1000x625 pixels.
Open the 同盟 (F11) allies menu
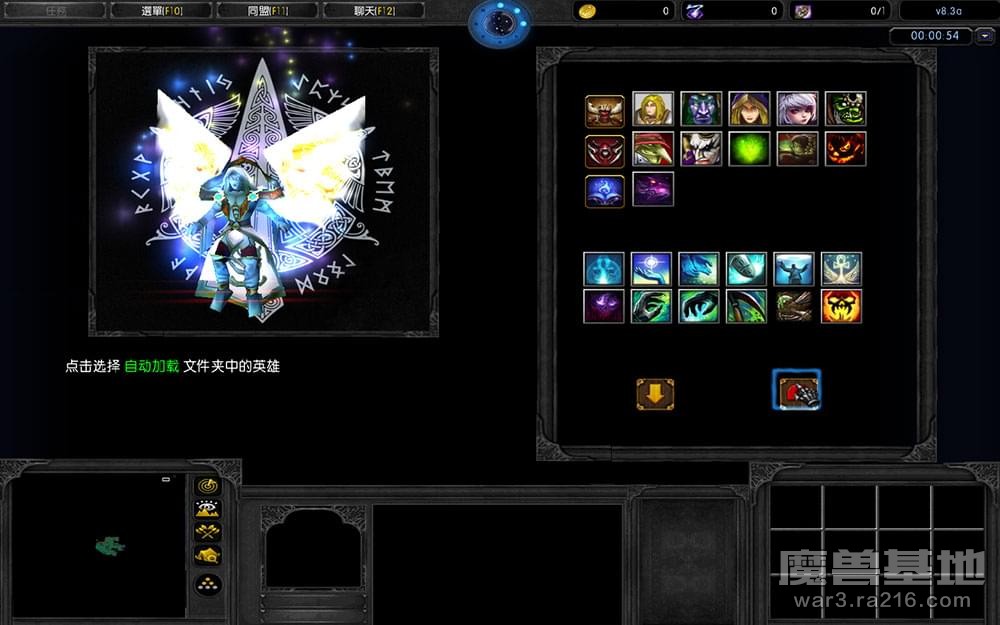(x=267, y=11)
